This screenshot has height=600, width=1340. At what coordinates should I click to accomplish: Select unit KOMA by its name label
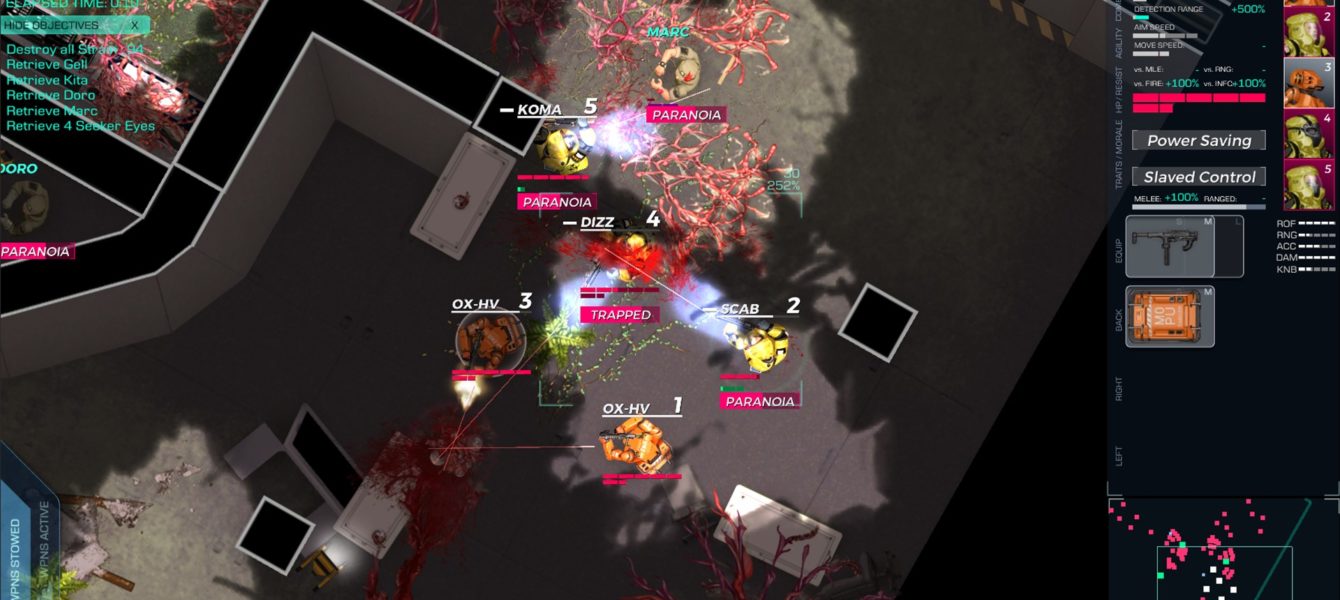click(x=539, y=110)
